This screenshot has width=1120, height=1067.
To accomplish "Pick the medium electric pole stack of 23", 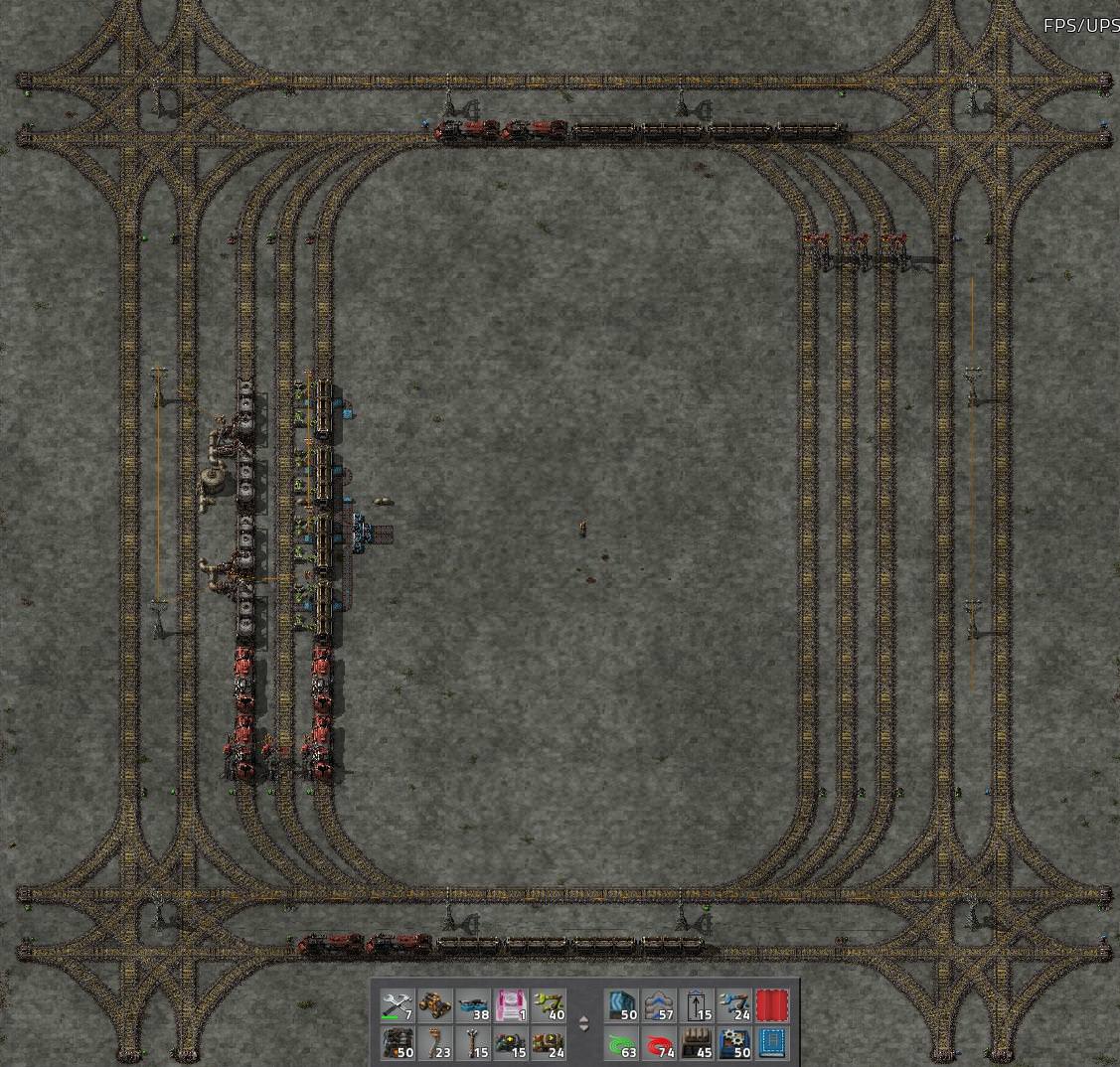I will (435, 1044).
